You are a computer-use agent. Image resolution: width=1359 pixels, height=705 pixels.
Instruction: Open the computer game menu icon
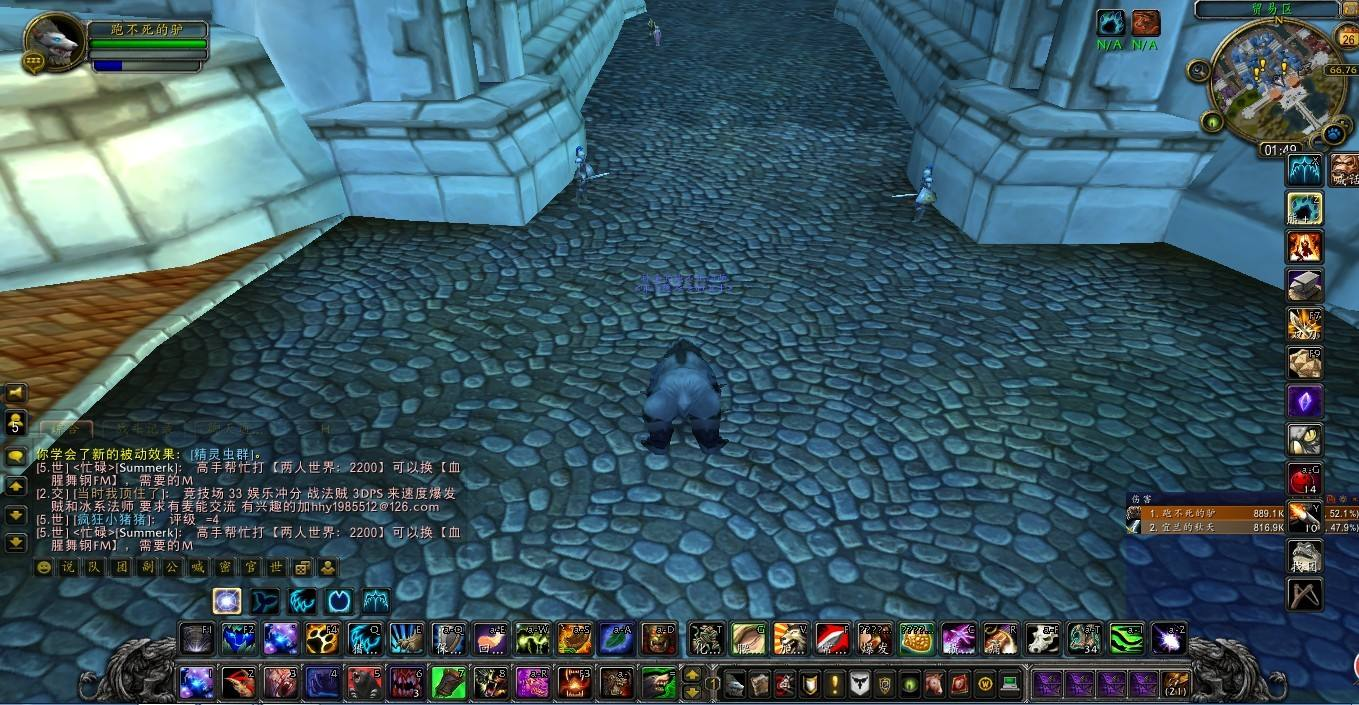coord(1009,684)
